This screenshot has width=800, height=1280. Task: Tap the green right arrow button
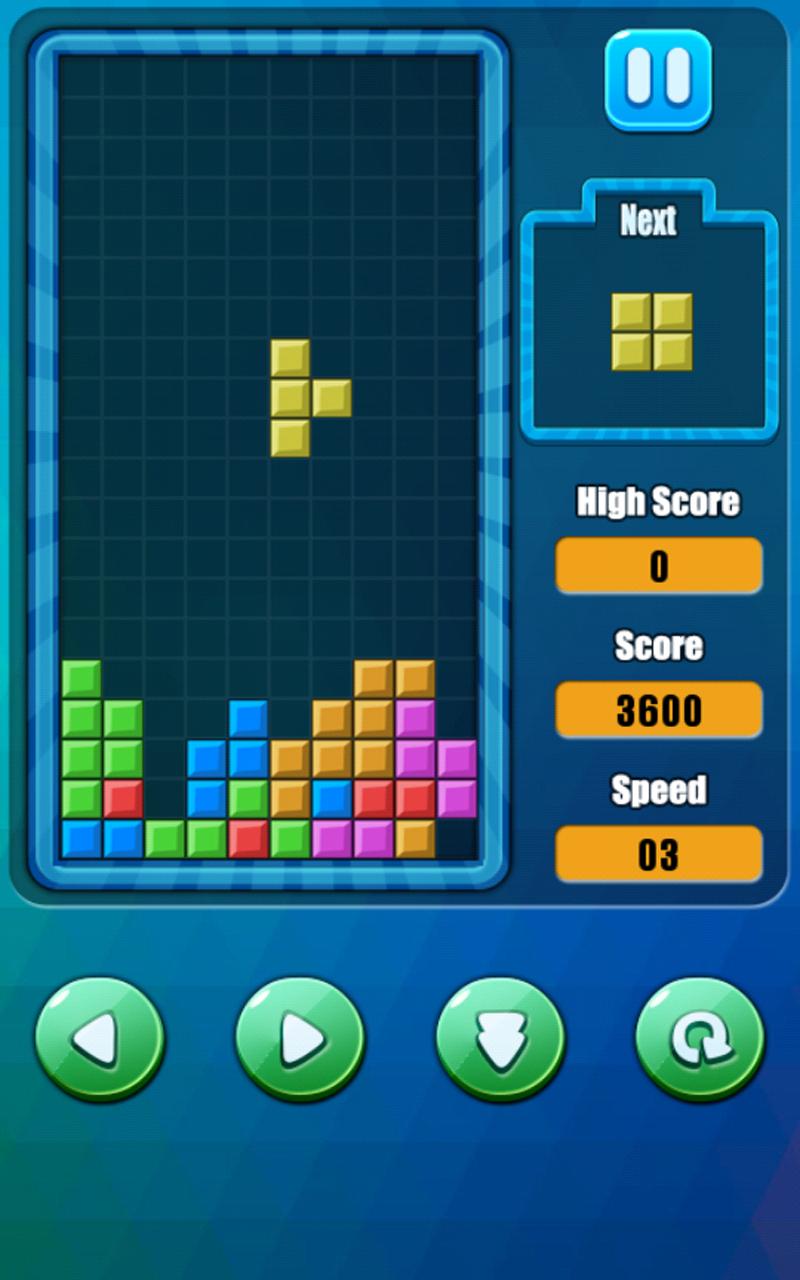[x=300, y=1040]
